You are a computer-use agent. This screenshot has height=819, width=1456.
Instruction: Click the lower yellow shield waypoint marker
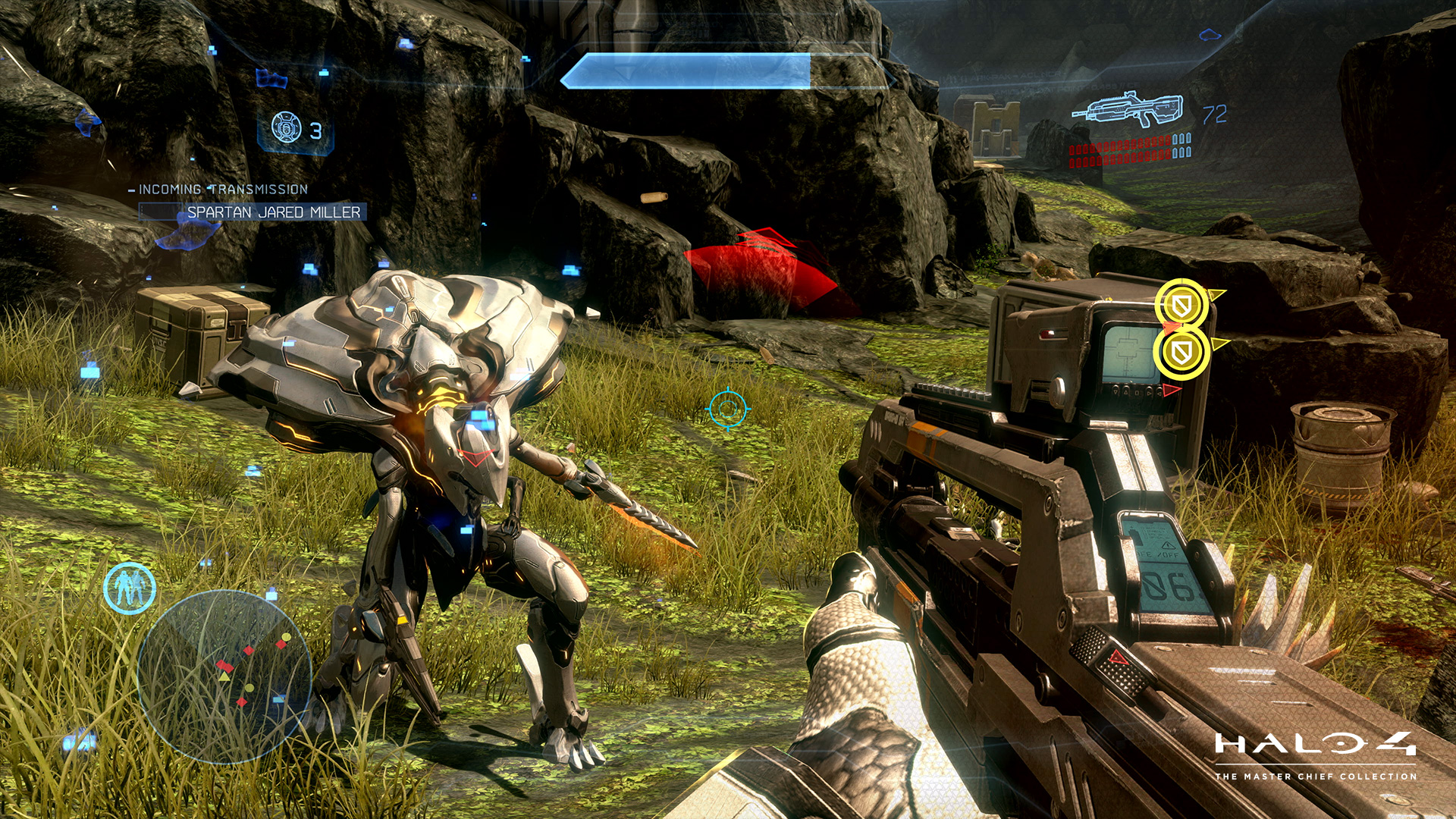click(x=1180, y=353)
